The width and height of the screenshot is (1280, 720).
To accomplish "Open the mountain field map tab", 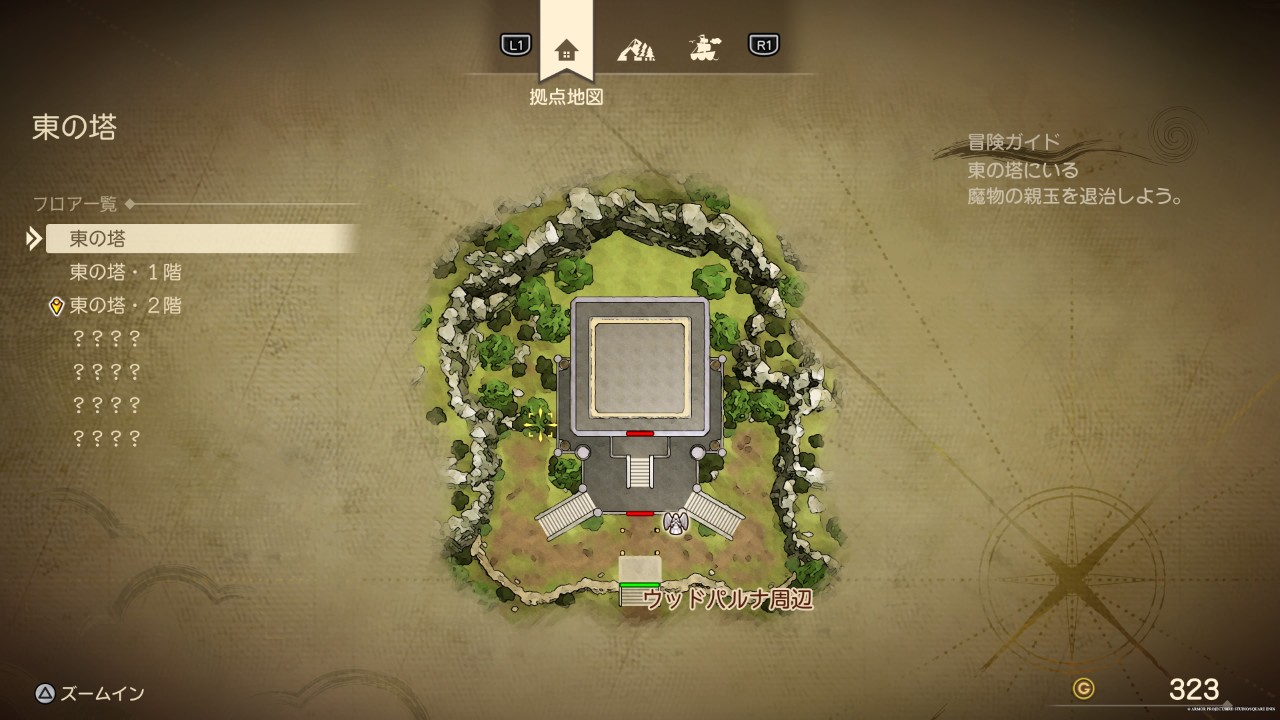I will tap(636, 48).
